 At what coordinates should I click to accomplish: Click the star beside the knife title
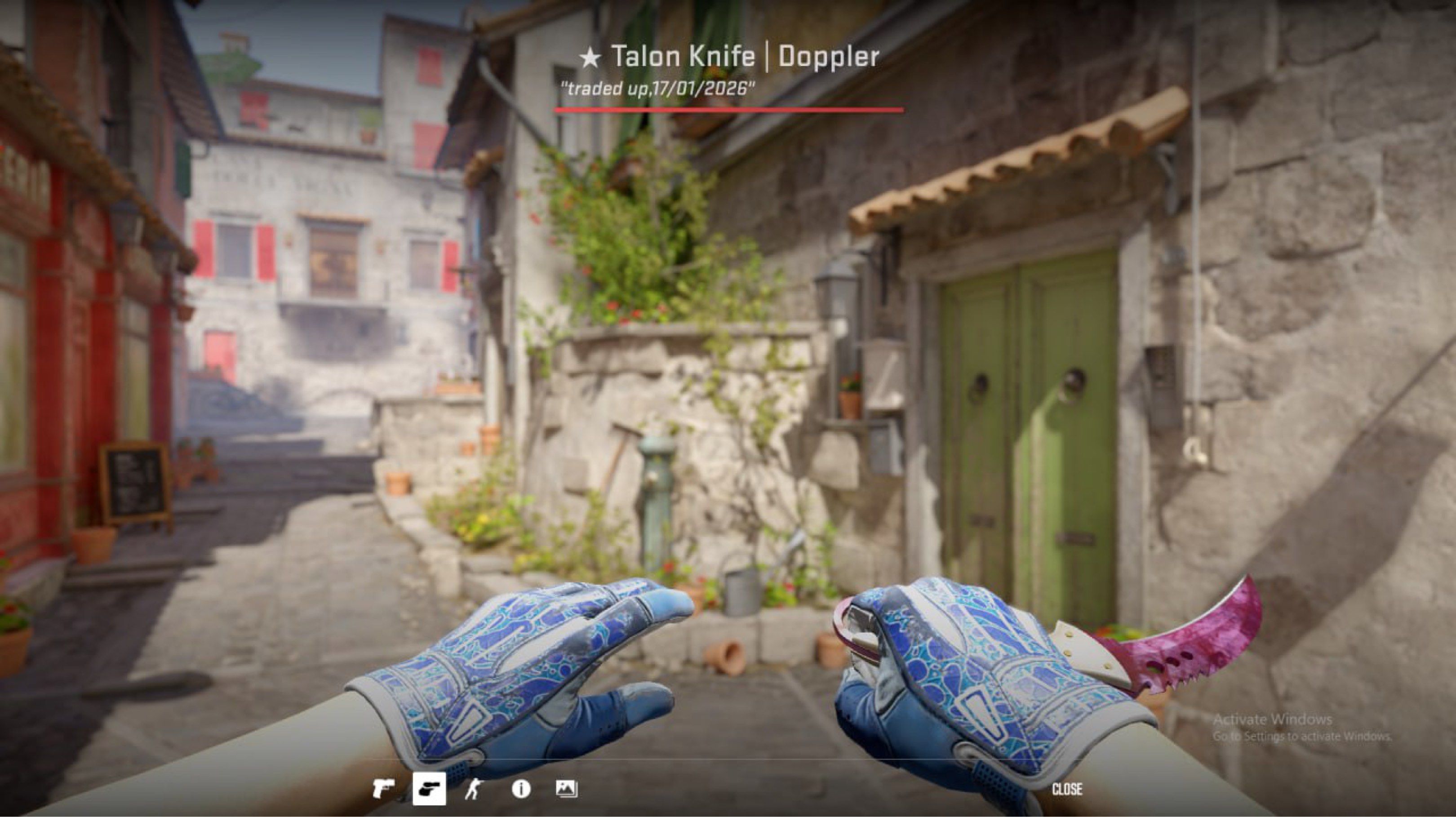click(x=590, y=55)
